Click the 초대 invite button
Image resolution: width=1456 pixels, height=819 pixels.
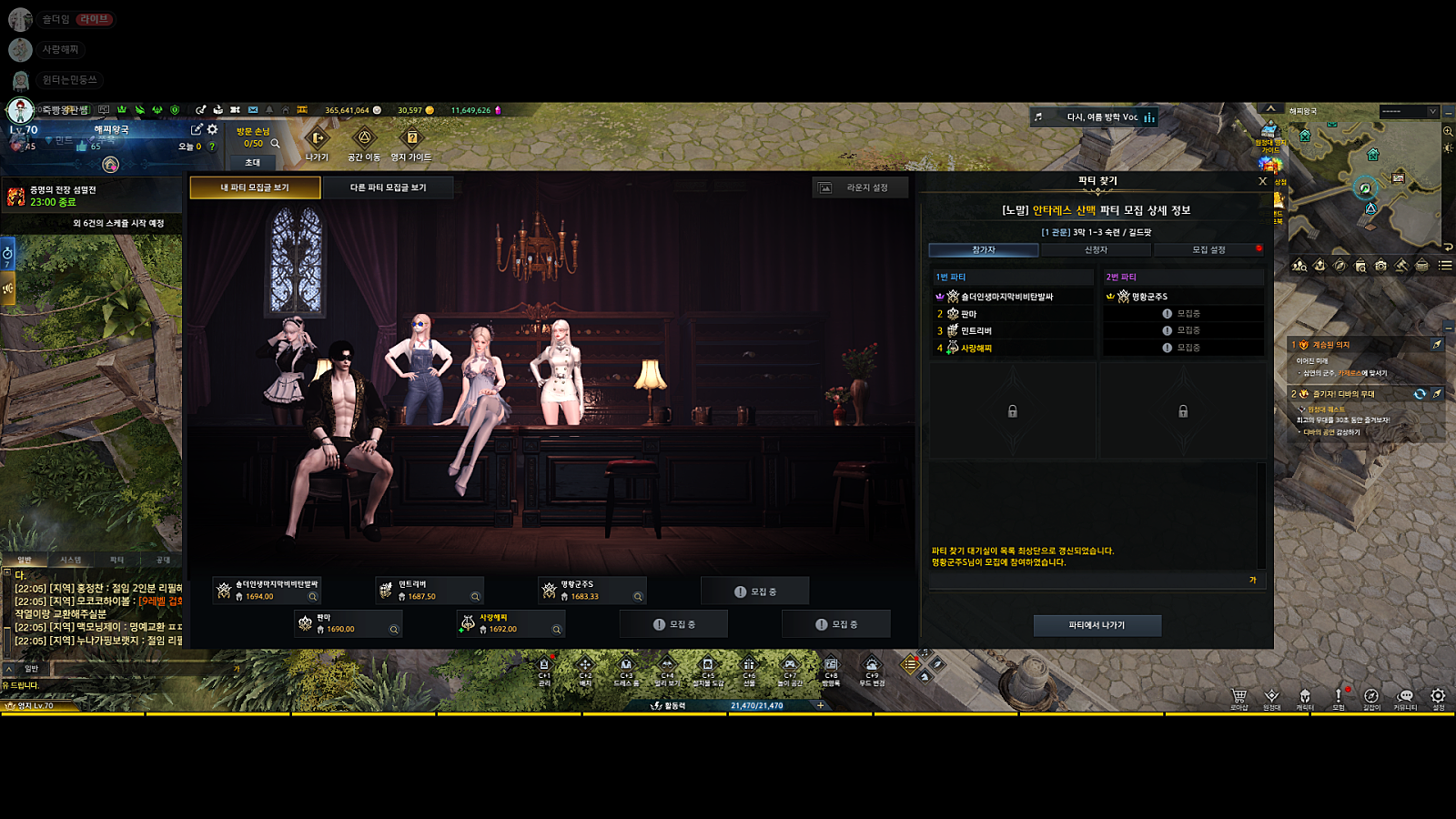[253, 163]
